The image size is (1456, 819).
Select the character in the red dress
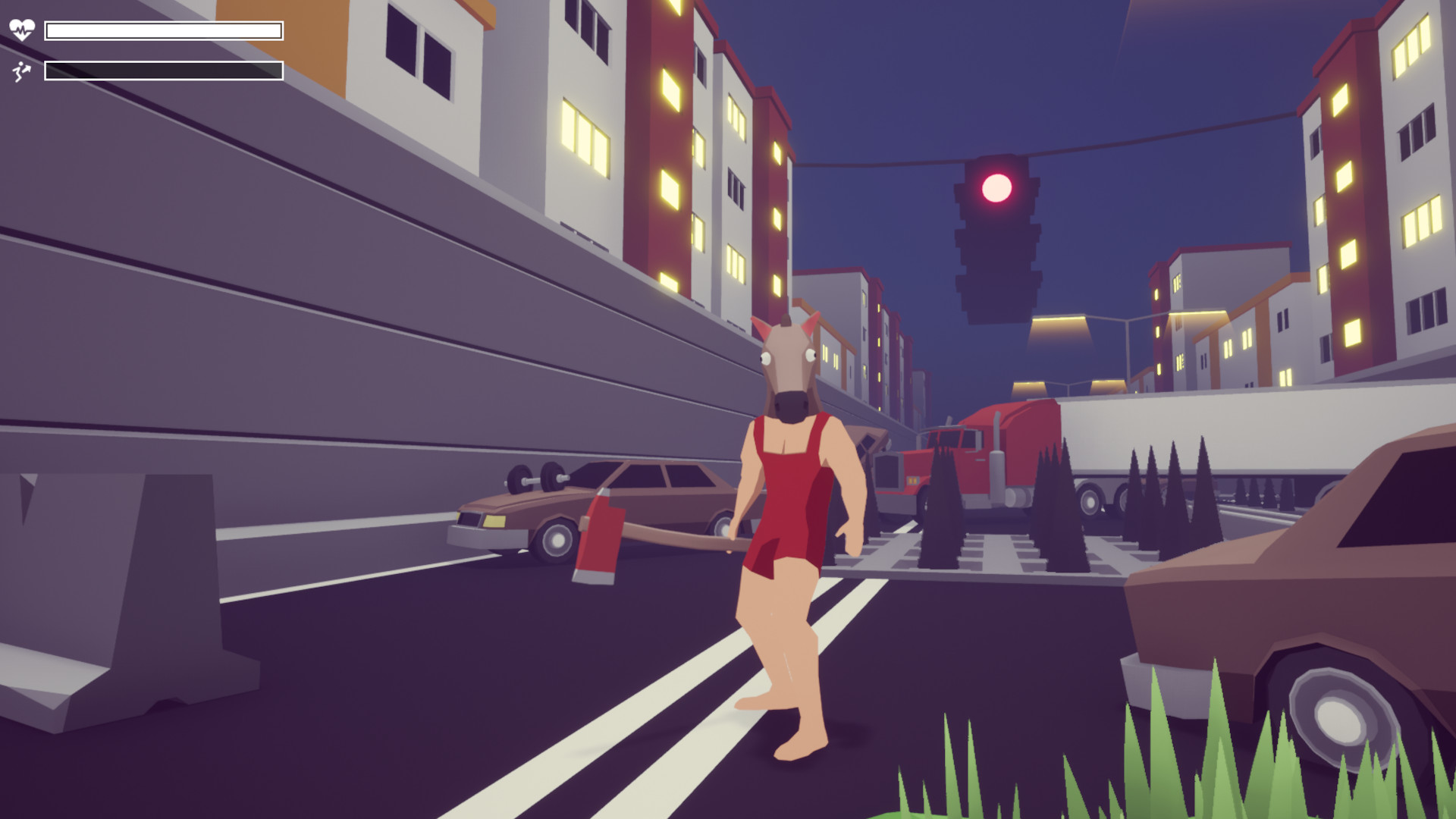[x=789, y=493]
